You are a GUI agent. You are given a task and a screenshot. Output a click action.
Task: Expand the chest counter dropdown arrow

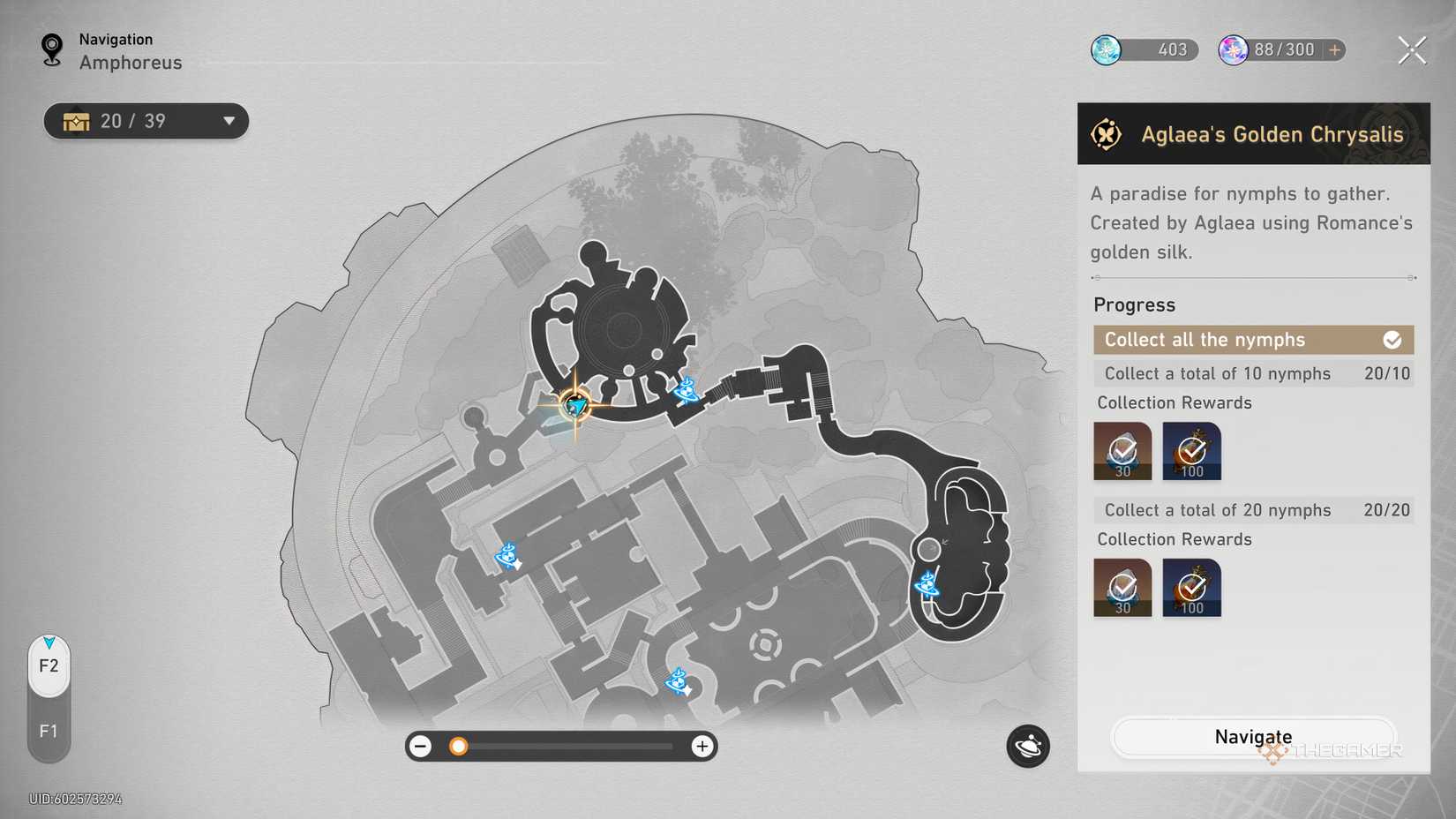[x=229, y=121]
